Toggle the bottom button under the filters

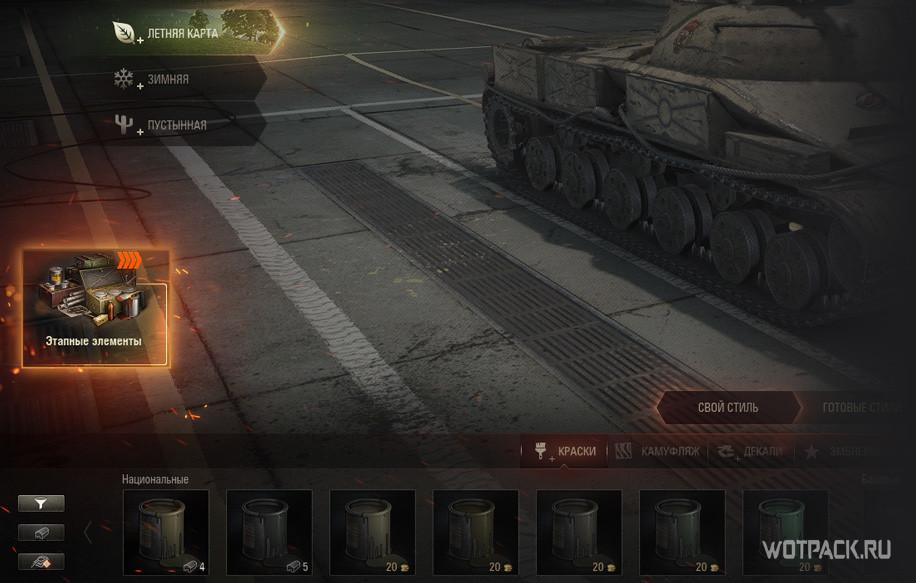pyautogui.click(x=41, y=561)
